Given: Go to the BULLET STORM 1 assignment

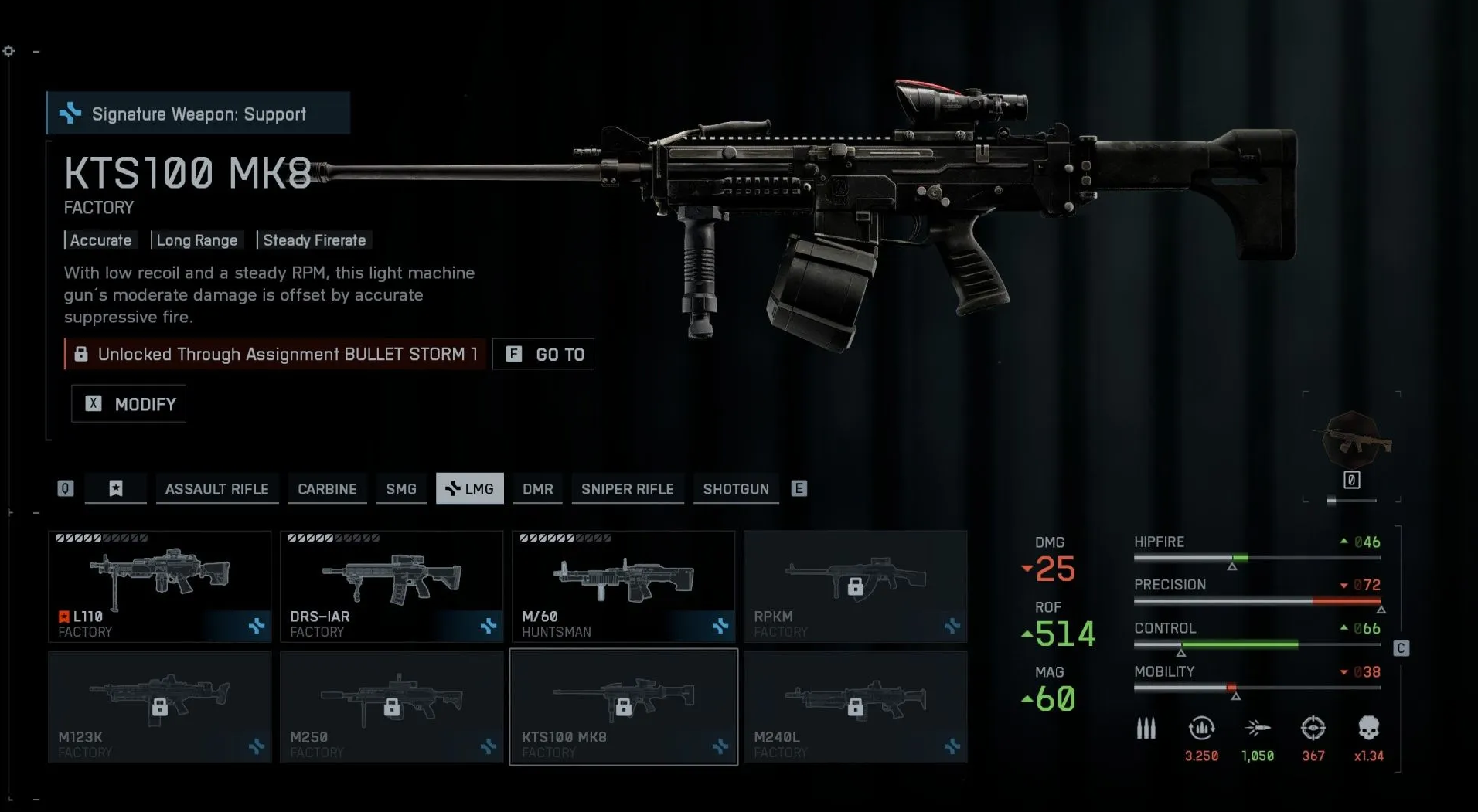Looking at the screenshot, I should [x=543, y=354].
